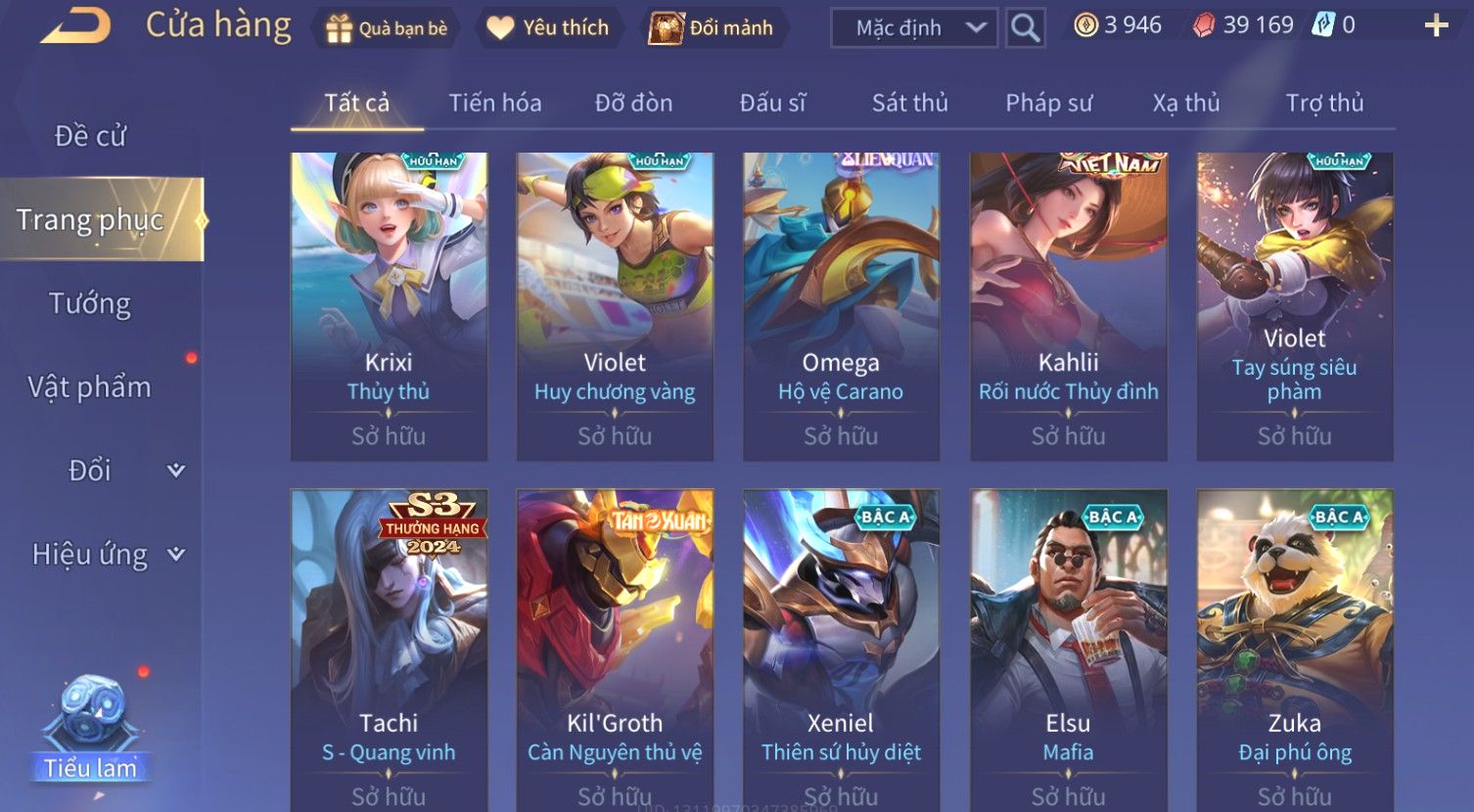Switch to the Đỡ đòn tab
This screenshot has height=812, width=1474.
click(x=633, y=103)
